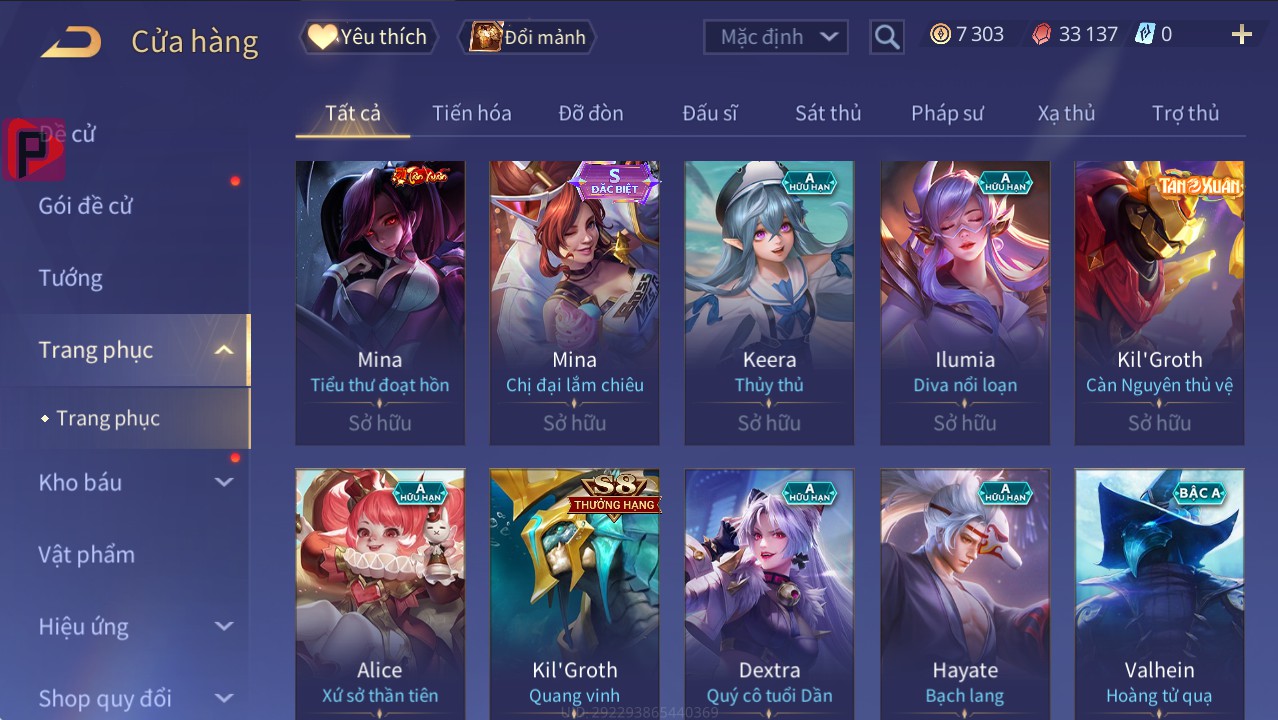Switch to the Đỡ đòn tab
The height and width of the screenshot is (720, 1278).
pos(590,113)
